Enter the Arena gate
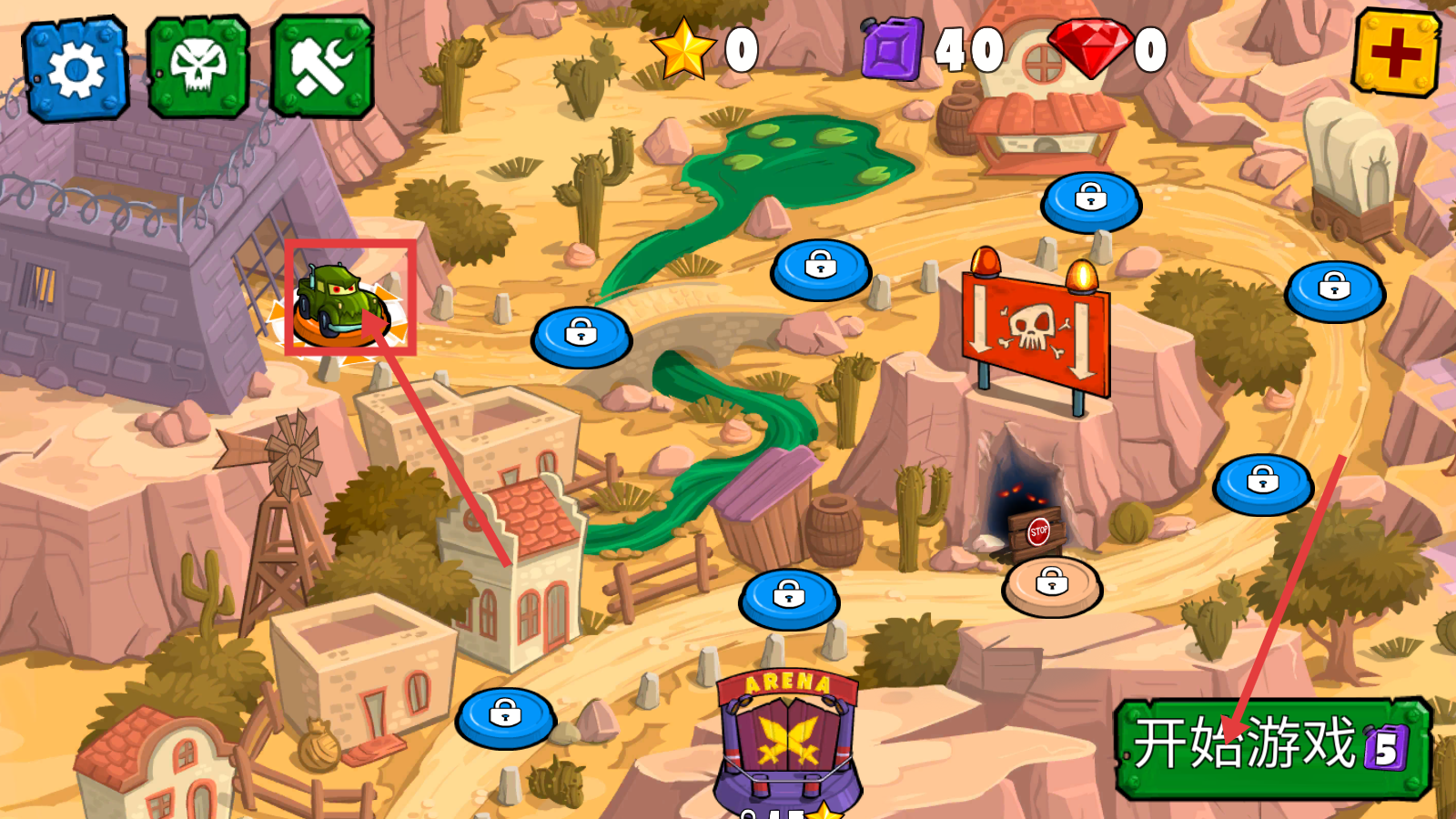Viewport: 1456px width, 819px height. coord(788,737)
